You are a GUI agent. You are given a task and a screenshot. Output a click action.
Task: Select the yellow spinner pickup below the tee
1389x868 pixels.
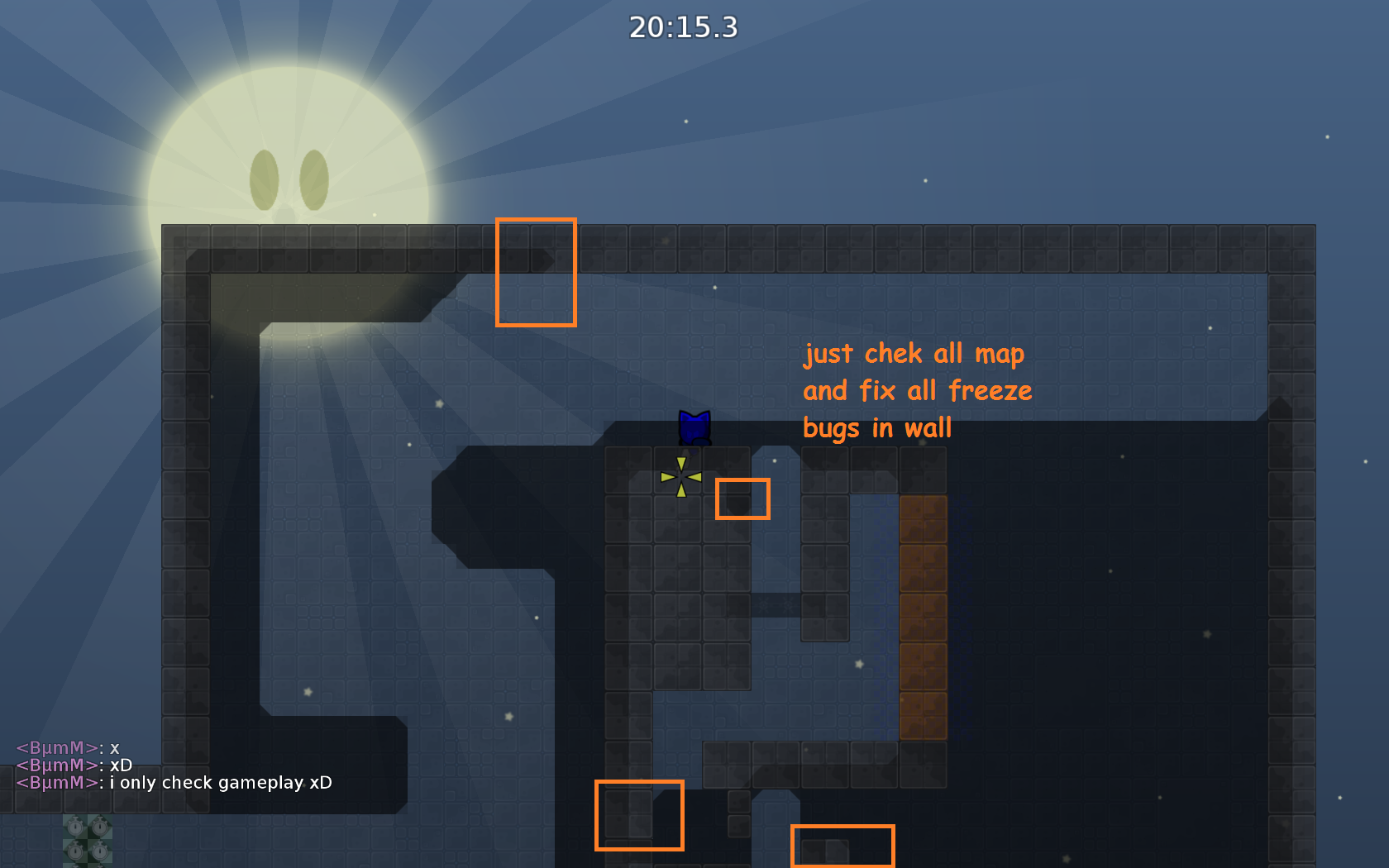(680, 475)
